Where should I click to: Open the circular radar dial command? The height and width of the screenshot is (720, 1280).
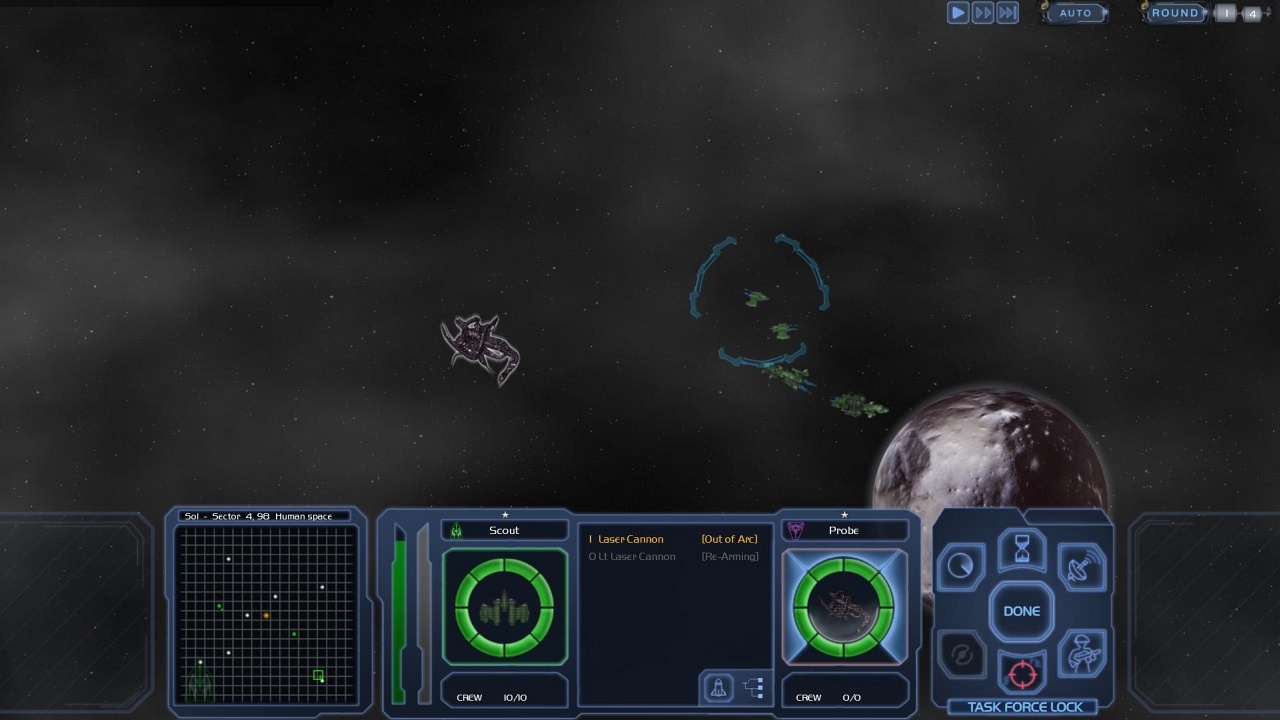tap(960, 567)
